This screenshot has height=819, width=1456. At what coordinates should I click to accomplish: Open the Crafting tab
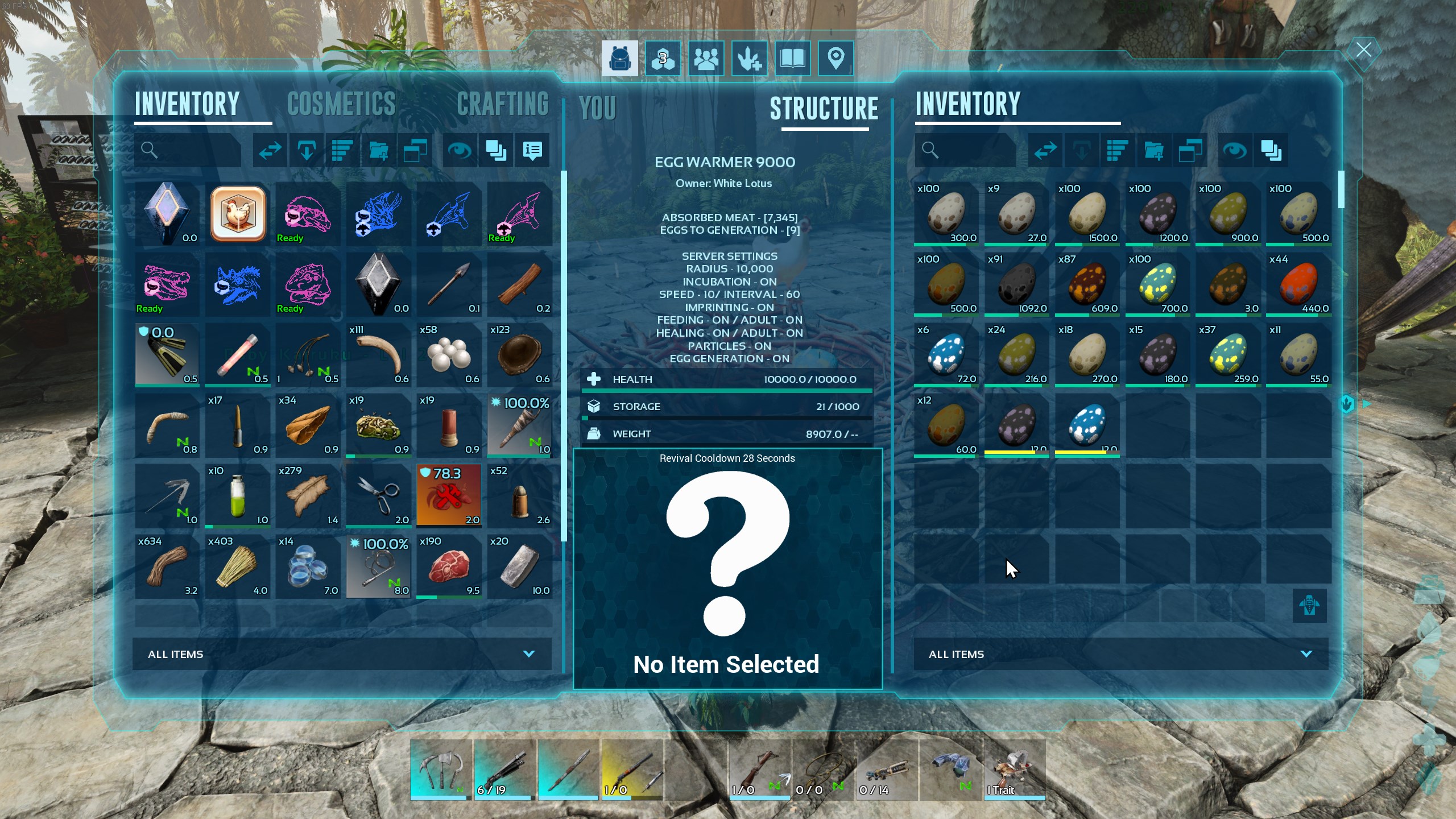pos(502,104)
